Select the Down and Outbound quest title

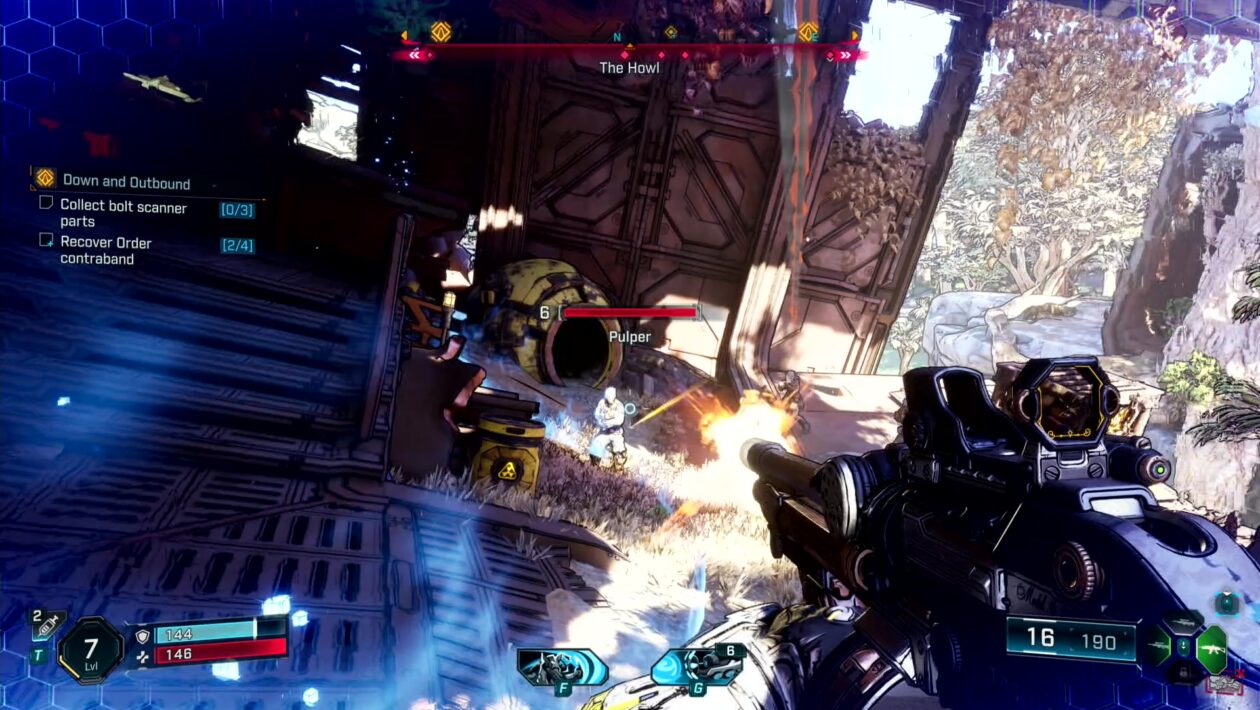126,181
